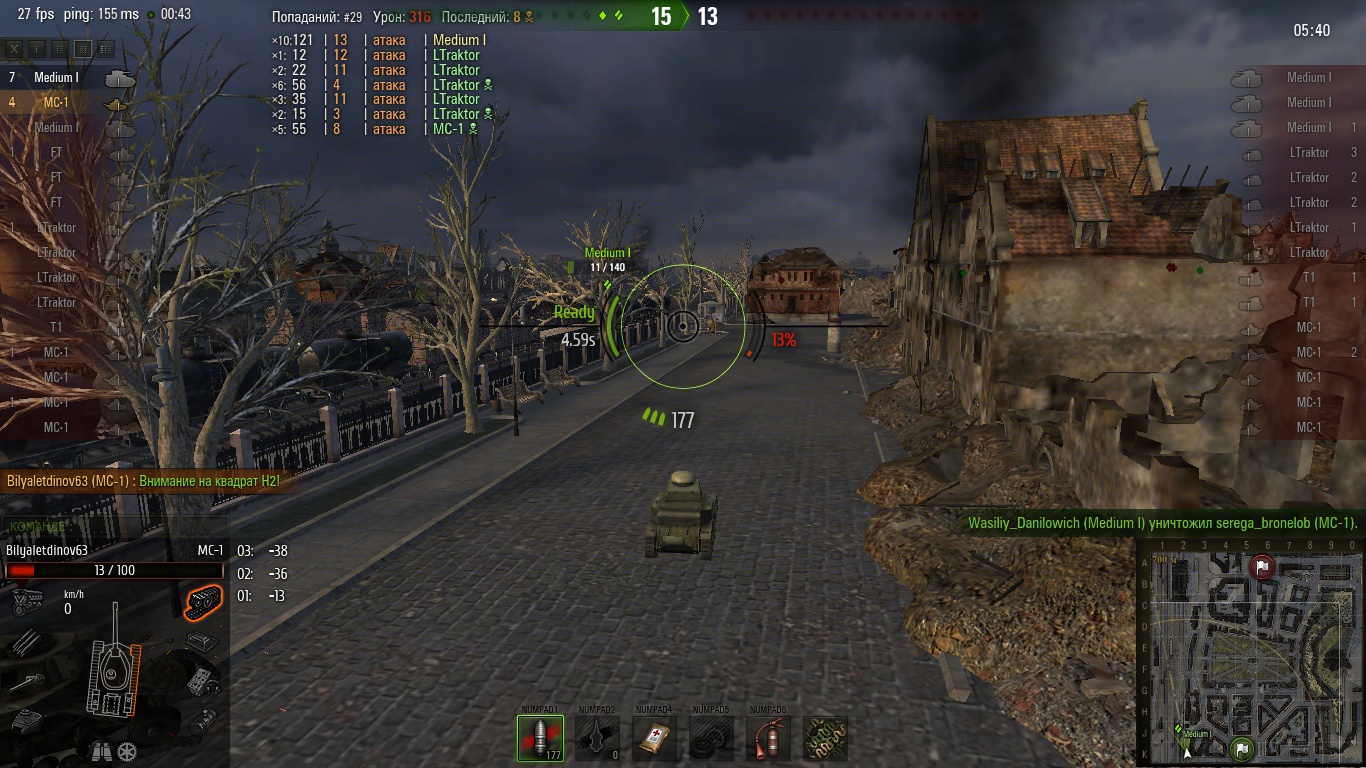
Task: Click the fuel tank module status icon
Action: [203, 720]
